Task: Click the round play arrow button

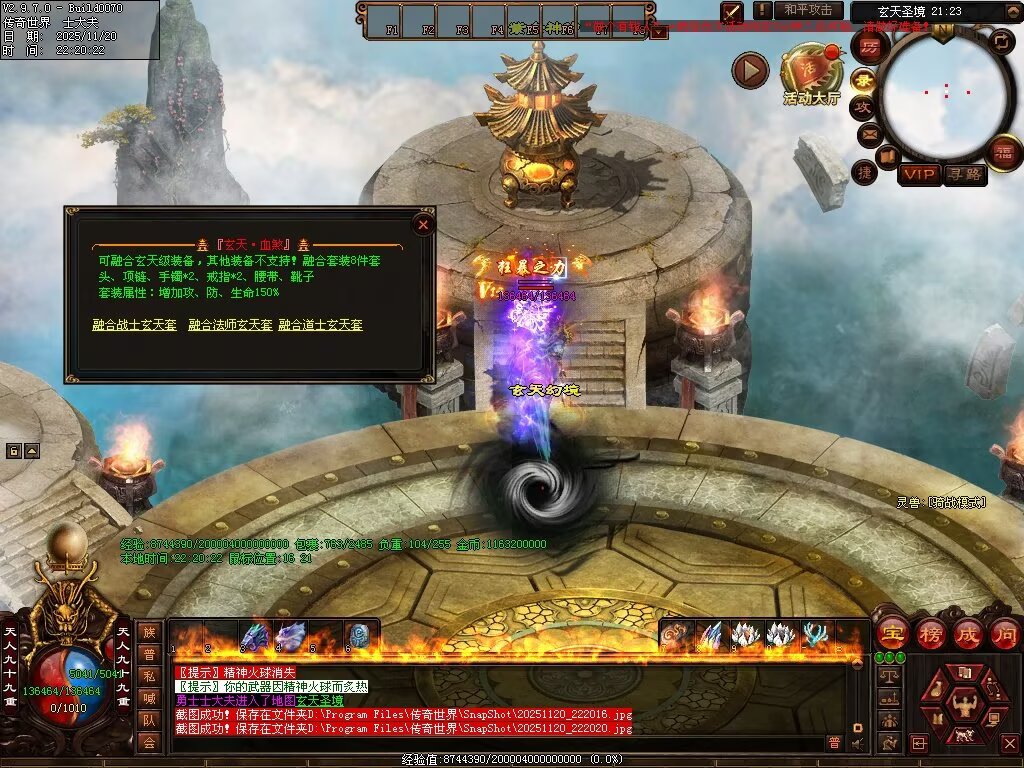Action: 750,70
